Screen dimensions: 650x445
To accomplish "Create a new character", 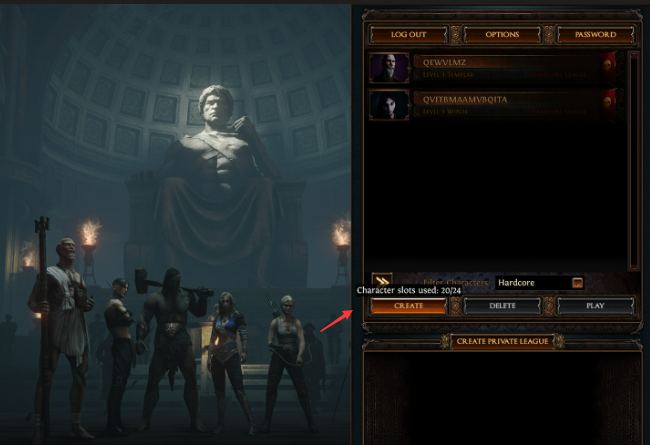I will [x=408, y=305].
